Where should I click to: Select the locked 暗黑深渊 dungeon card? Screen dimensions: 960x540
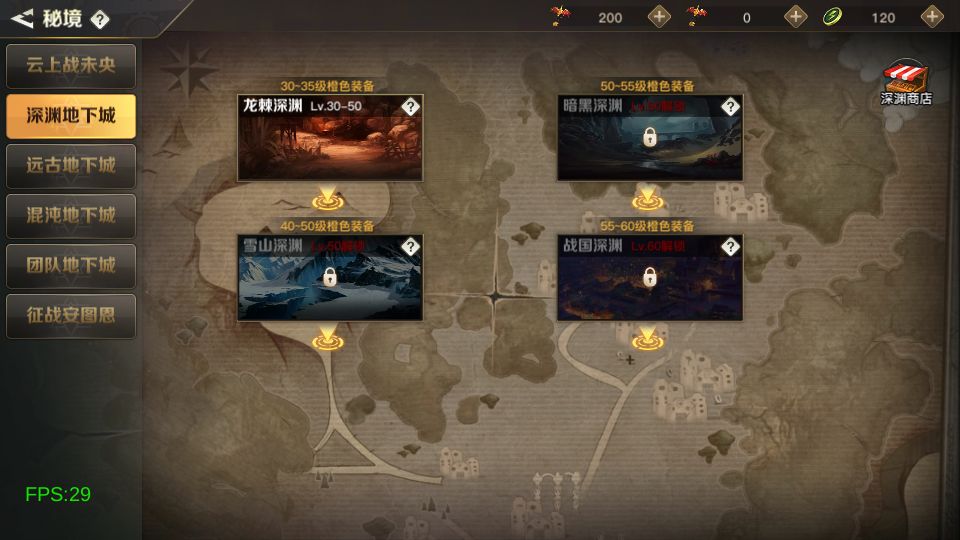pos(649,142)
